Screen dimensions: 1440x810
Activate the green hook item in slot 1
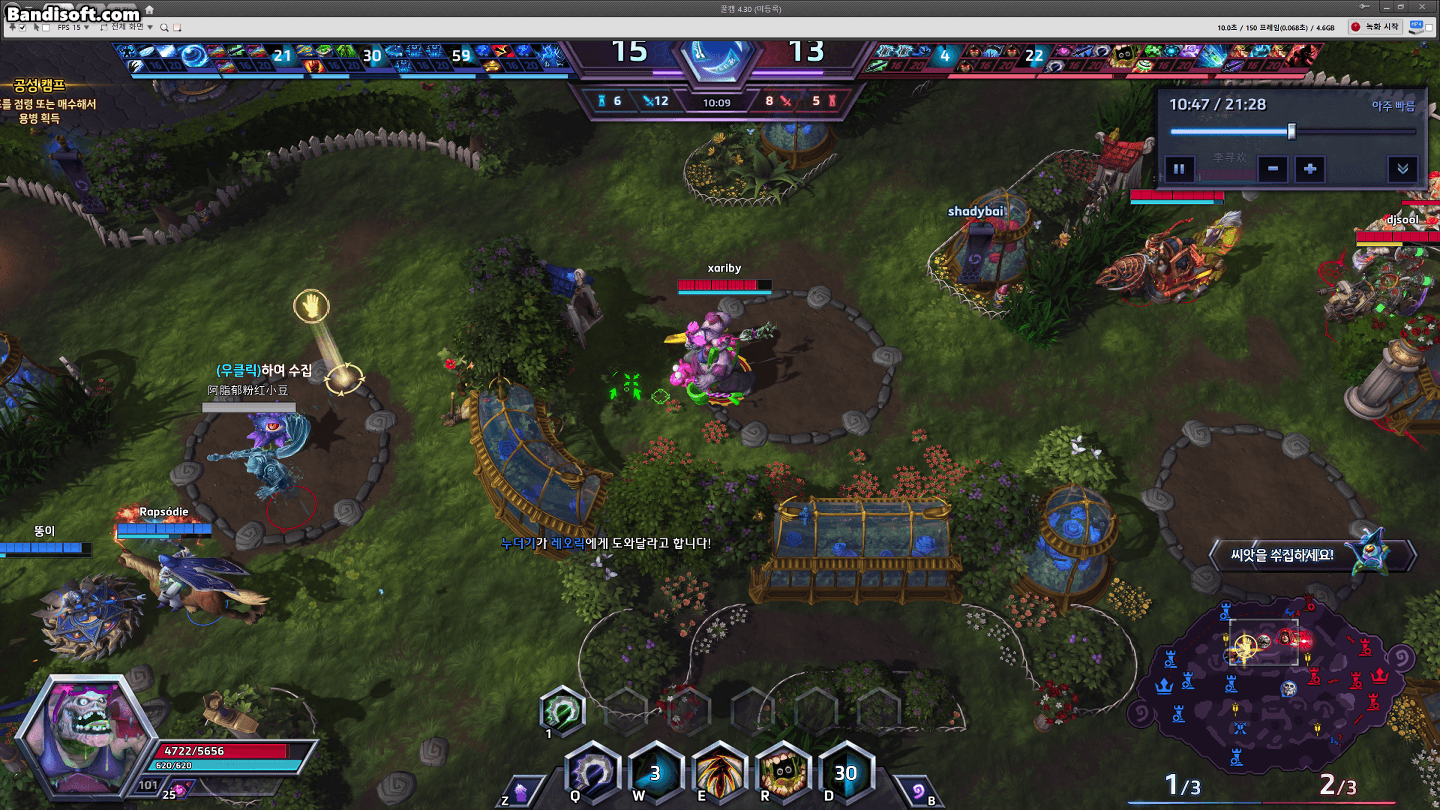pos(561,712)
